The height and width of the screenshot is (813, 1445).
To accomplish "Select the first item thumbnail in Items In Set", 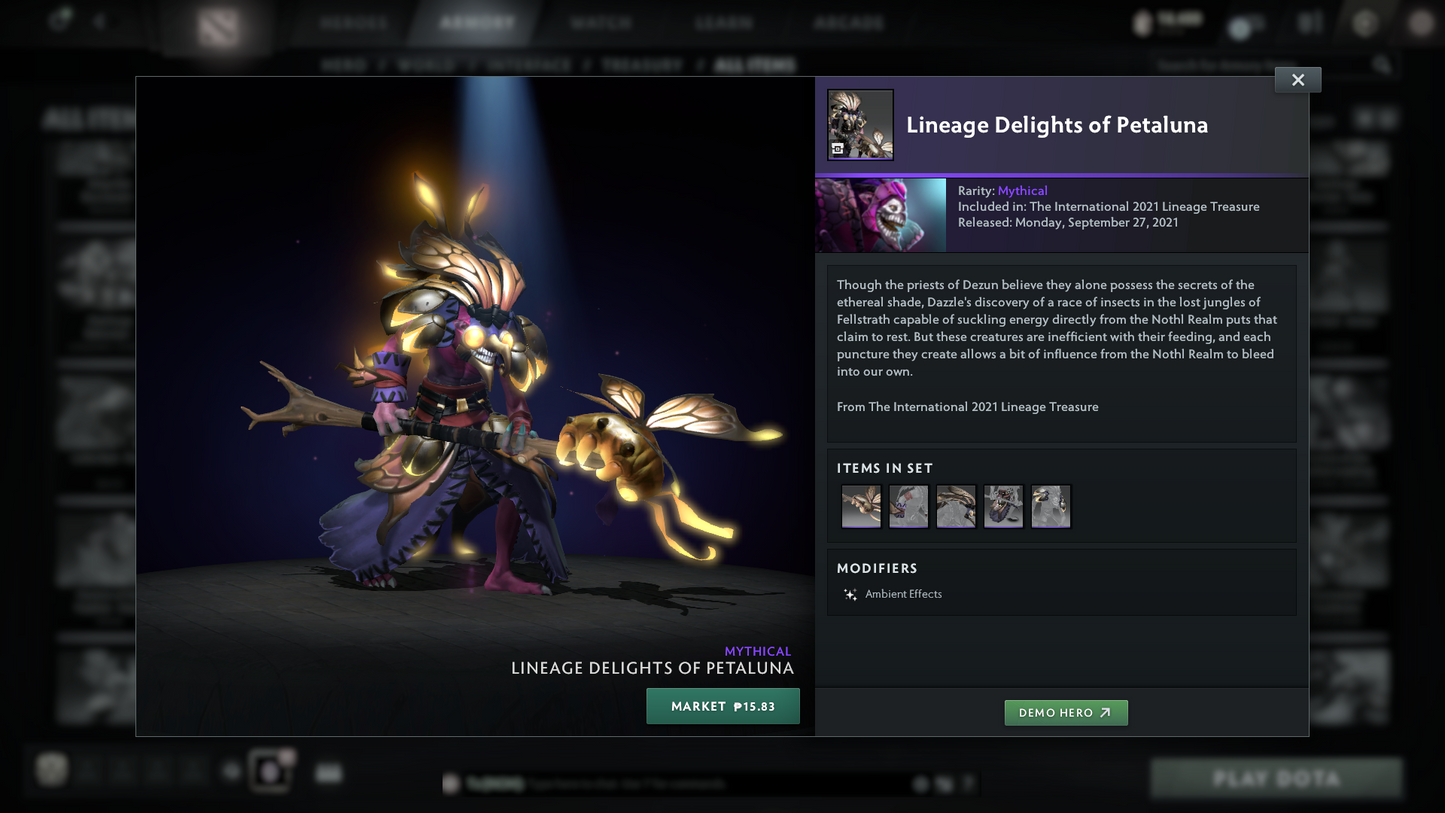I will click(860, 506).
